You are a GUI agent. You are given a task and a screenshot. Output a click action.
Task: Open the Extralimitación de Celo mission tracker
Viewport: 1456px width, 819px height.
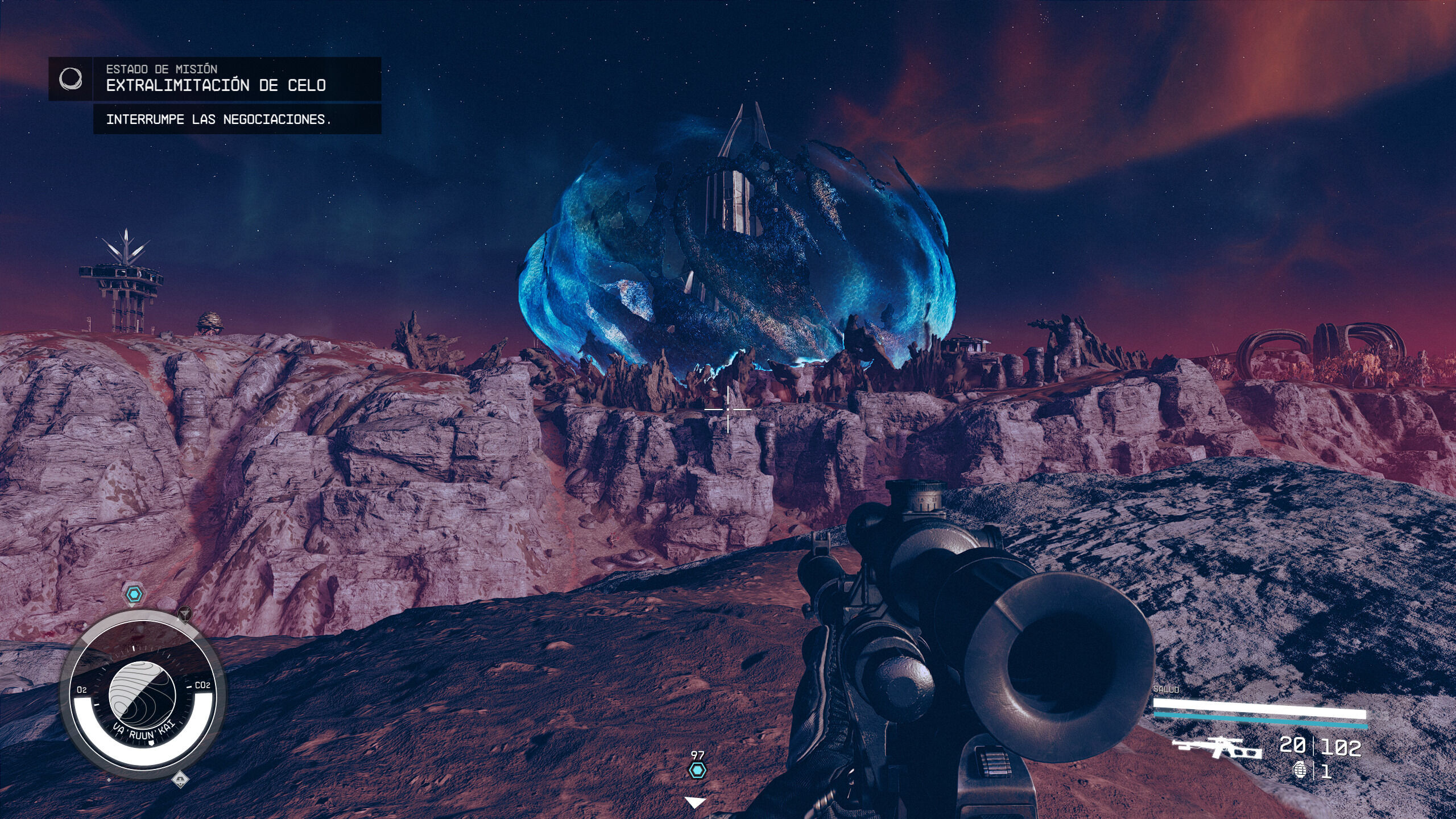tap(216, 85)
